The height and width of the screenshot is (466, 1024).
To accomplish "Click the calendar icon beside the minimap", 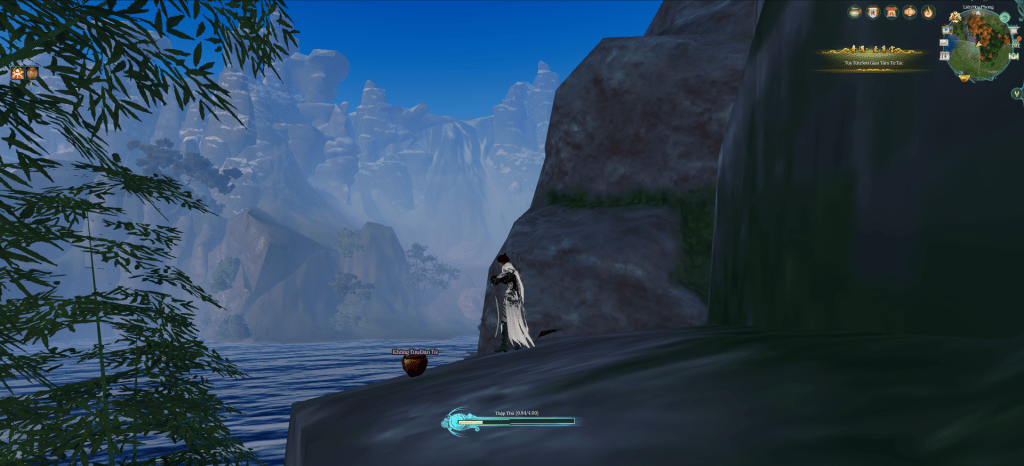I will click(943, 56).
